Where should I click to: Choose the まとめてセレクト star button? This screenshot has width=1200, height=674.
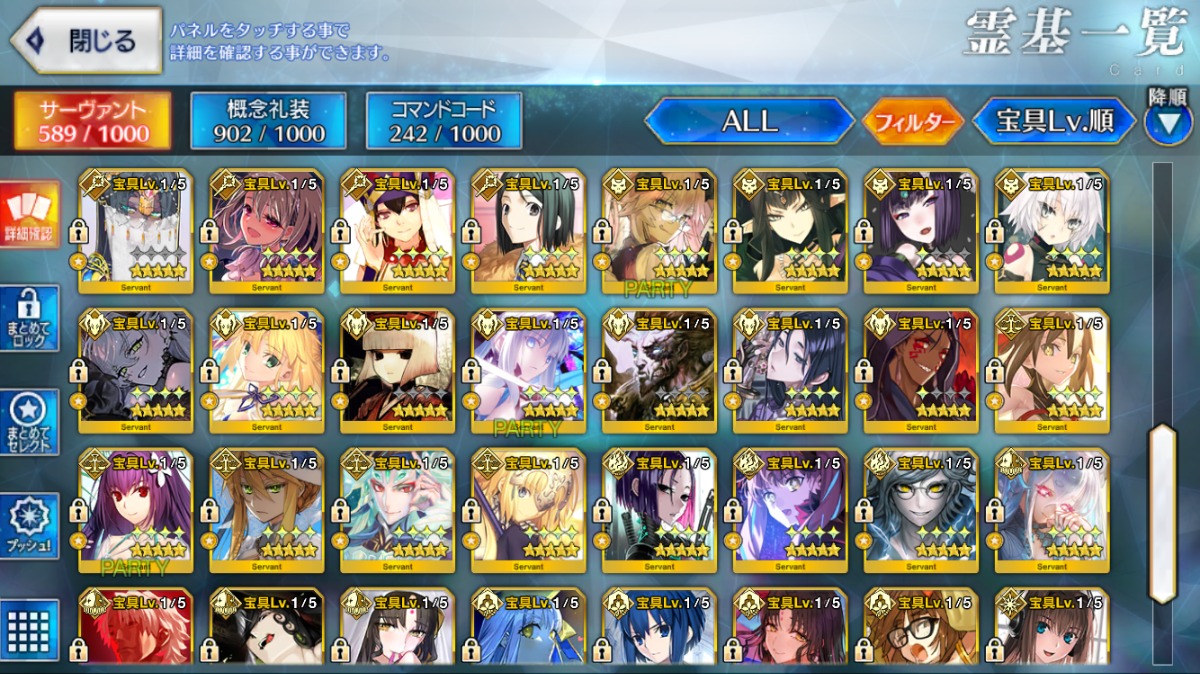point(30,422)
